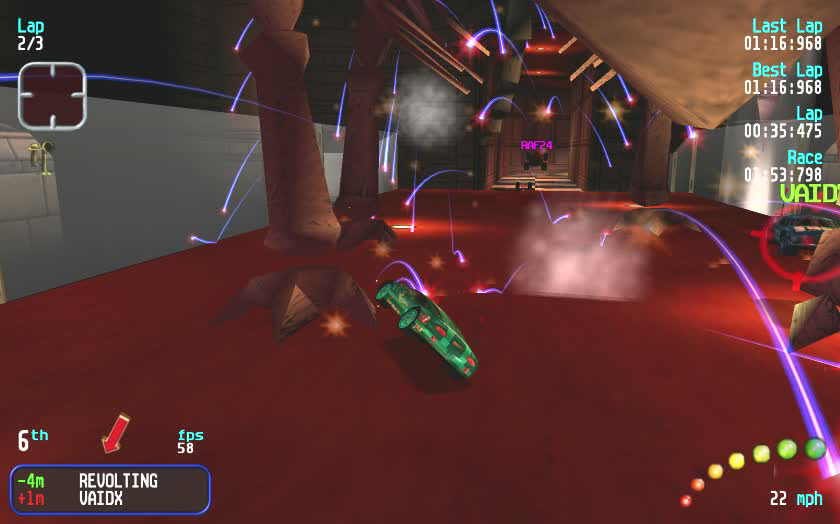The height and width of the screenshot is (524, 840).
Task: Click the red direction arrow indicator
Action: [116, 432]
